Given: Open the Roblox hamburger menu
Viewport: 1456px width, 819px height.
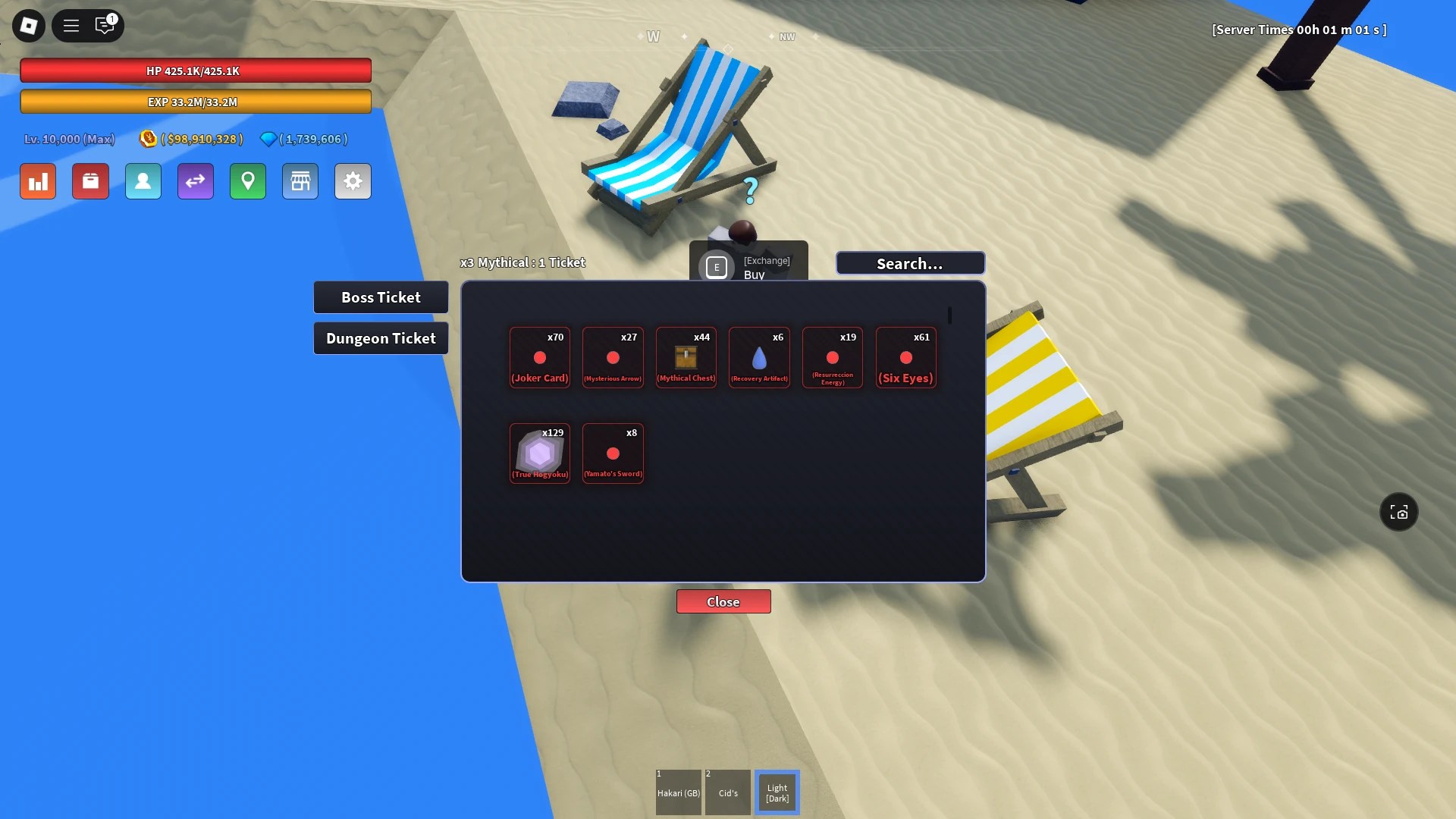Looking at the screenshot, I should [71, 25].
